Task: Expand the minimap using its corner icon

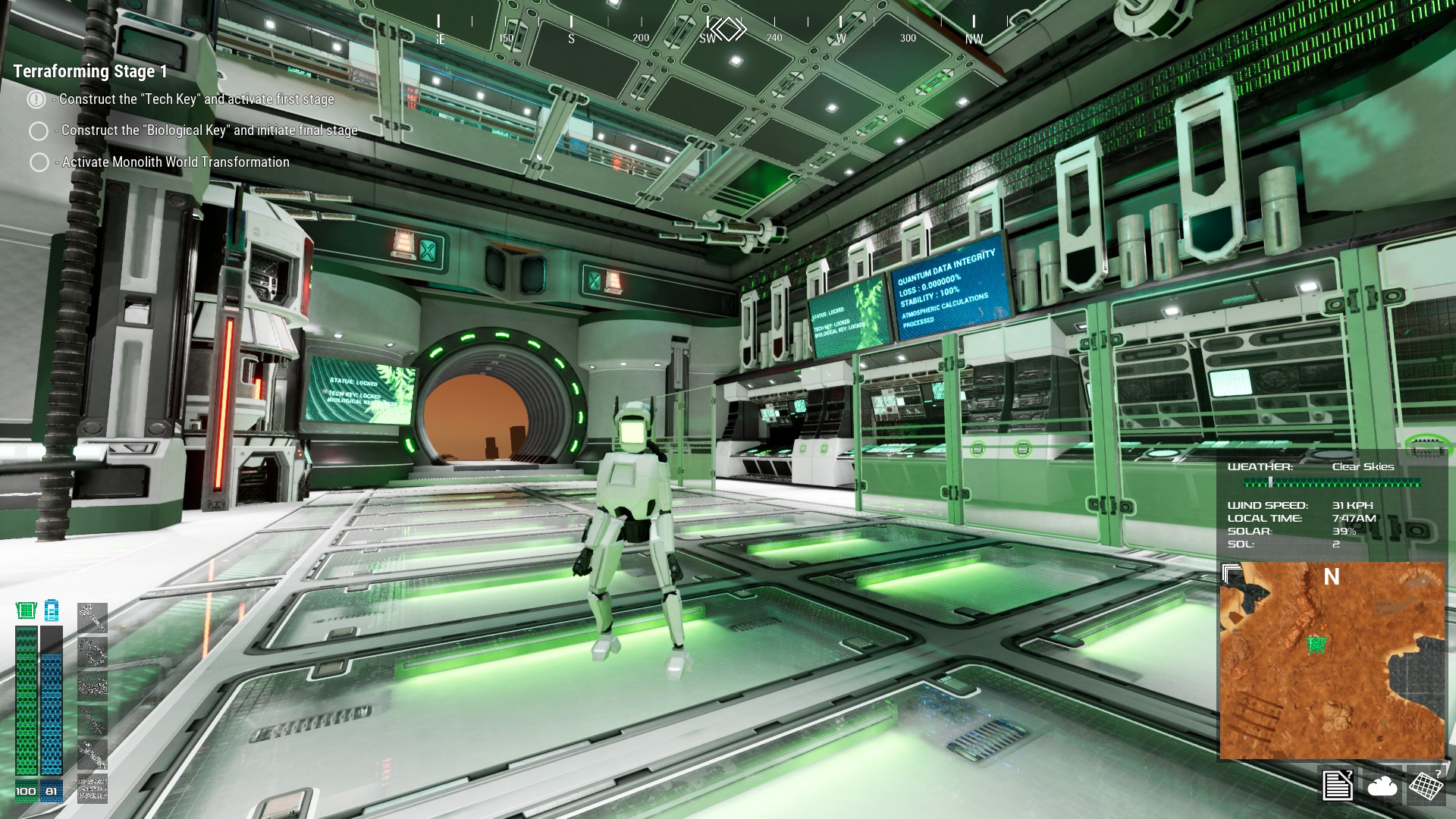Action: (x=1232, y=574)
